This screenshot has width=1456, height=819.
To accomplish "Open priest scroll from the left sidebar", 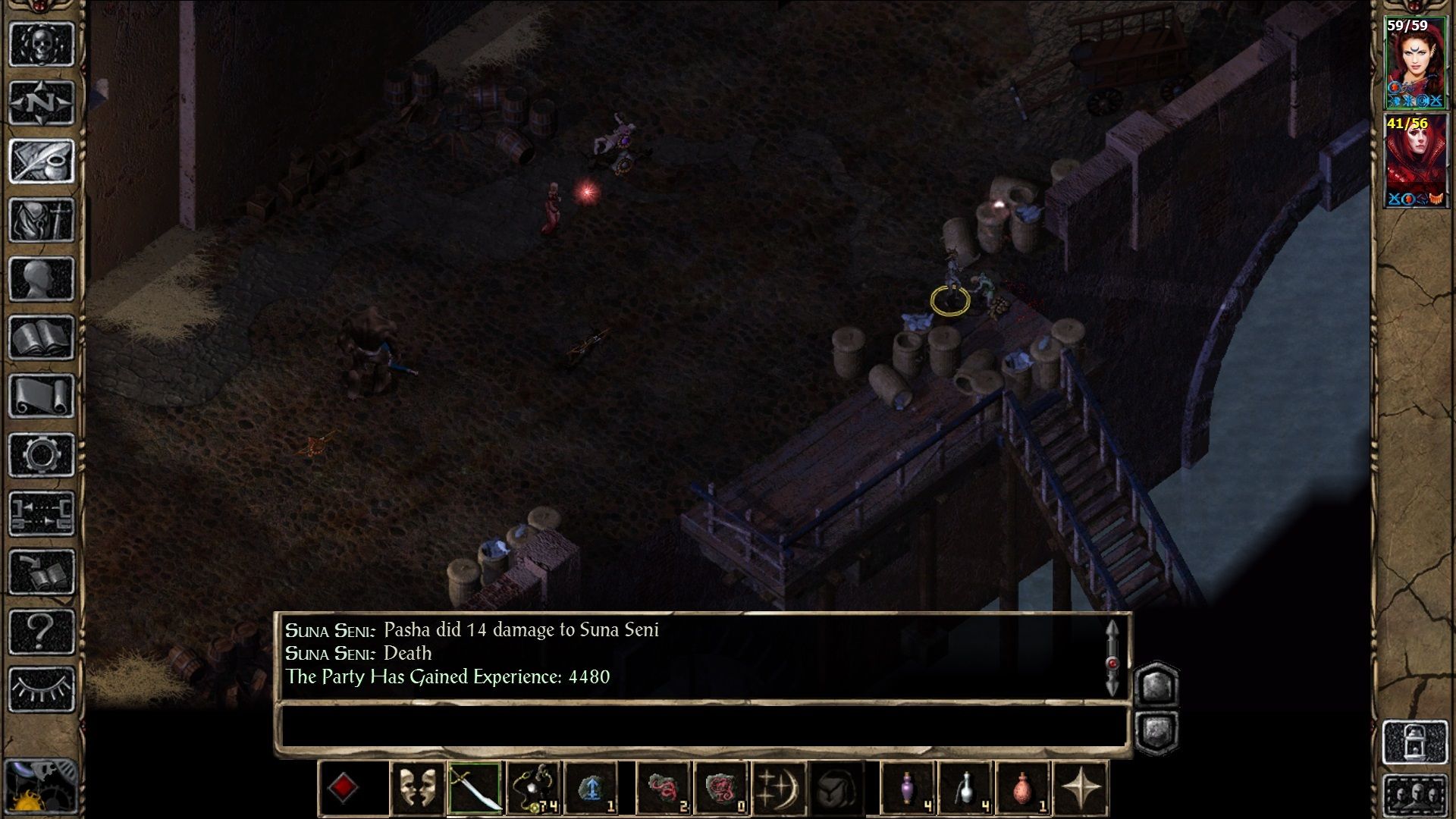I will pos(42,396).
